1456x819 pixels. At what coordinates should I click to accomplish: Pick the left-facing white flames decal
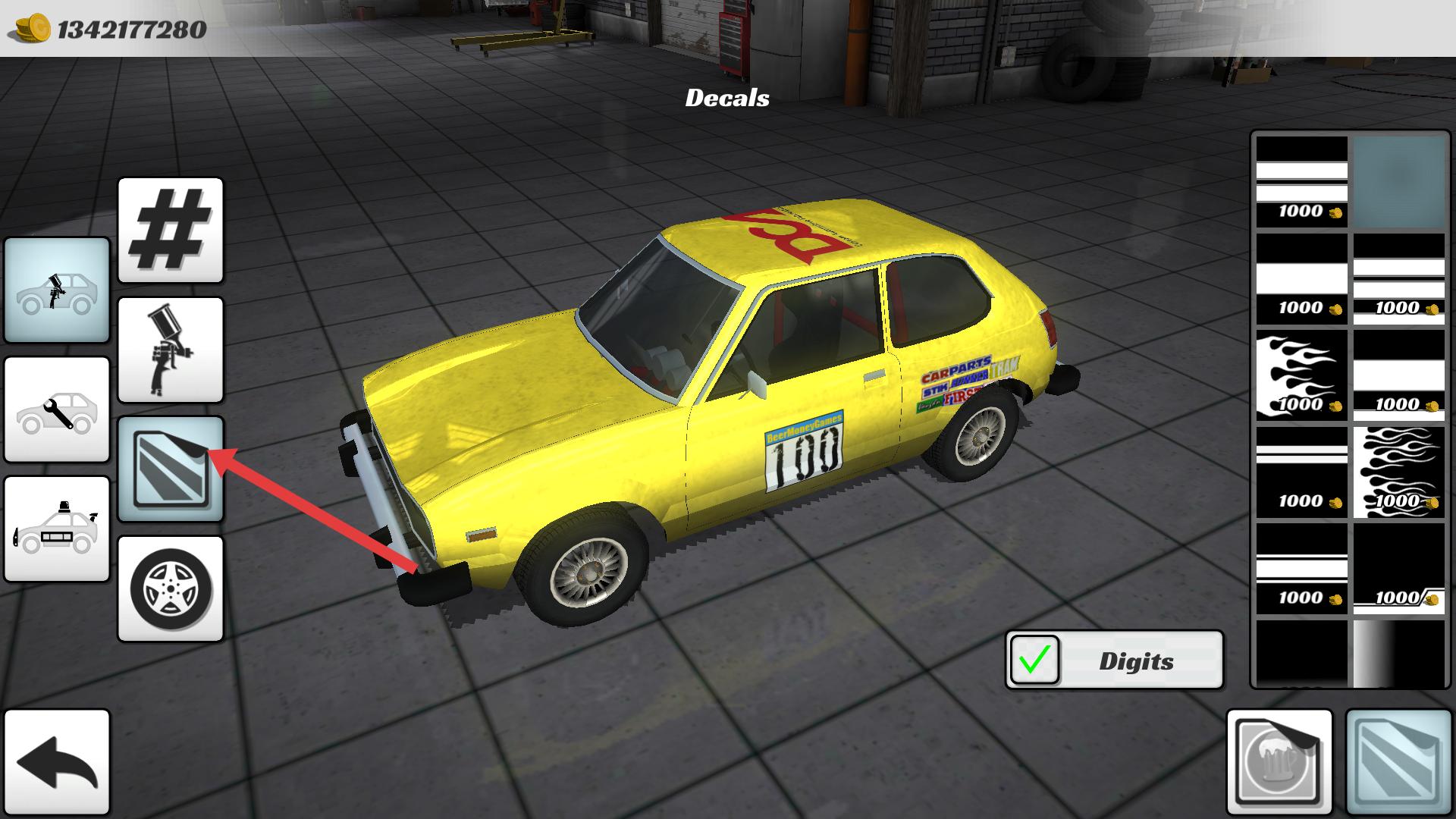point(1301,375)
